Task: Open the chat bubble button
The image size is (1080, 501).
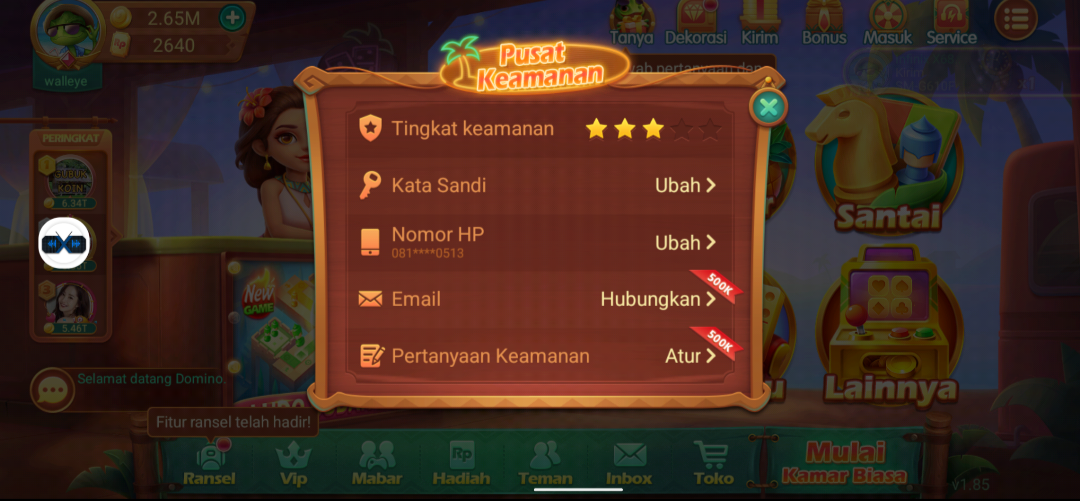Action: point(51,389)
